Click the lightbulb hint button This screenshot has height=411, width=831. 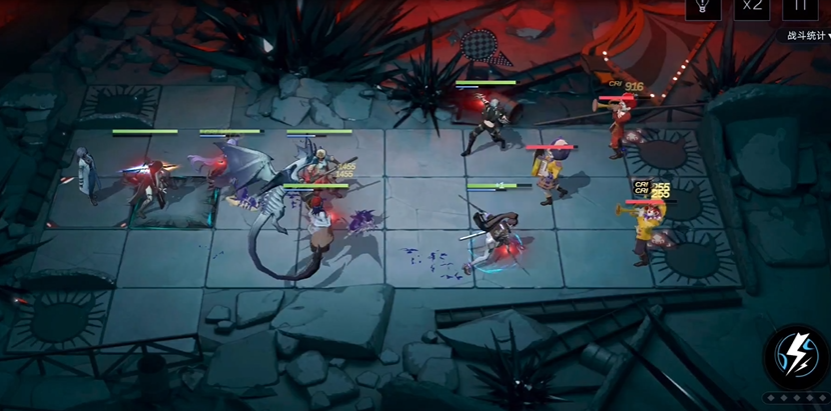702,7
